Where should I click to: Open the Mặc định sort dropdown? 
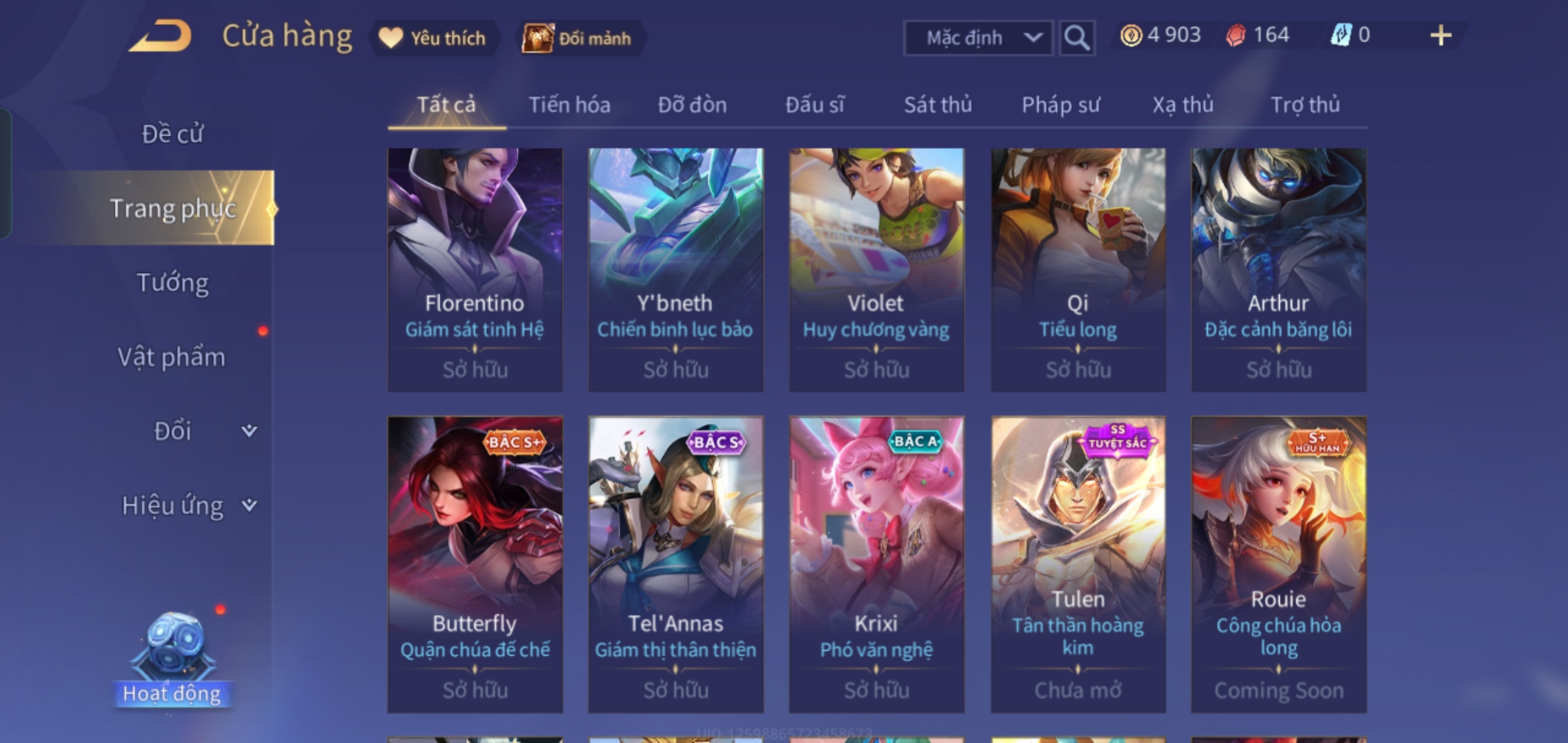click(x=977, y=38)
